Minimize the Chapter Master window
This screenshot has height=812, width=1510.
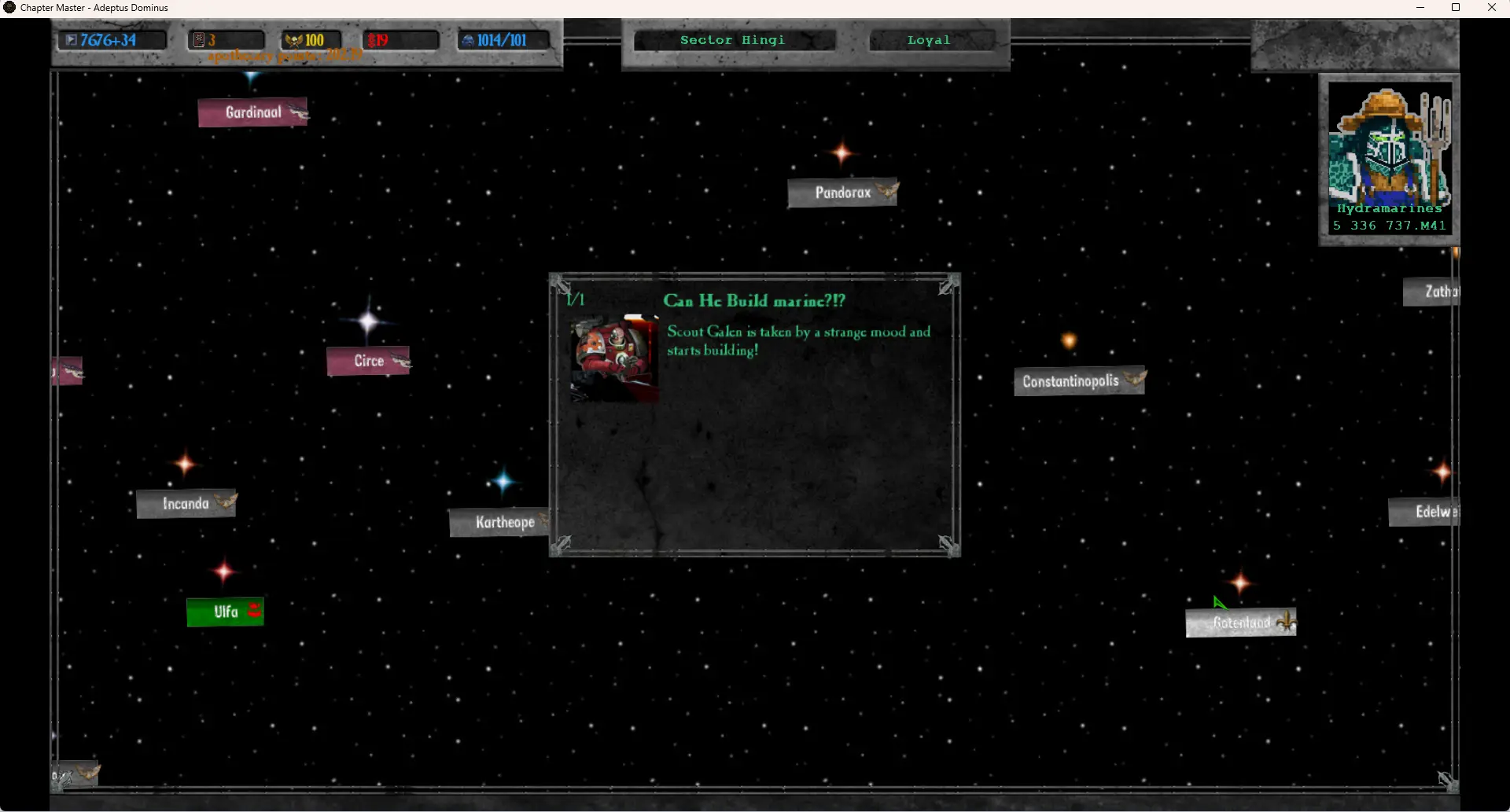click(x=1420, y=8)
